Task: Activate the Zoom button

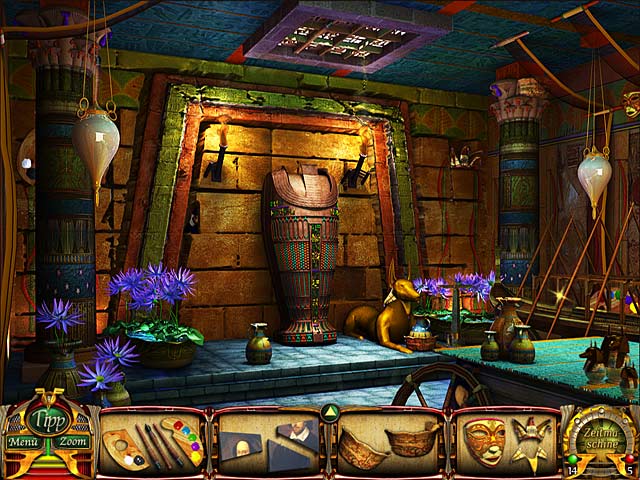Action: point(73,441)
